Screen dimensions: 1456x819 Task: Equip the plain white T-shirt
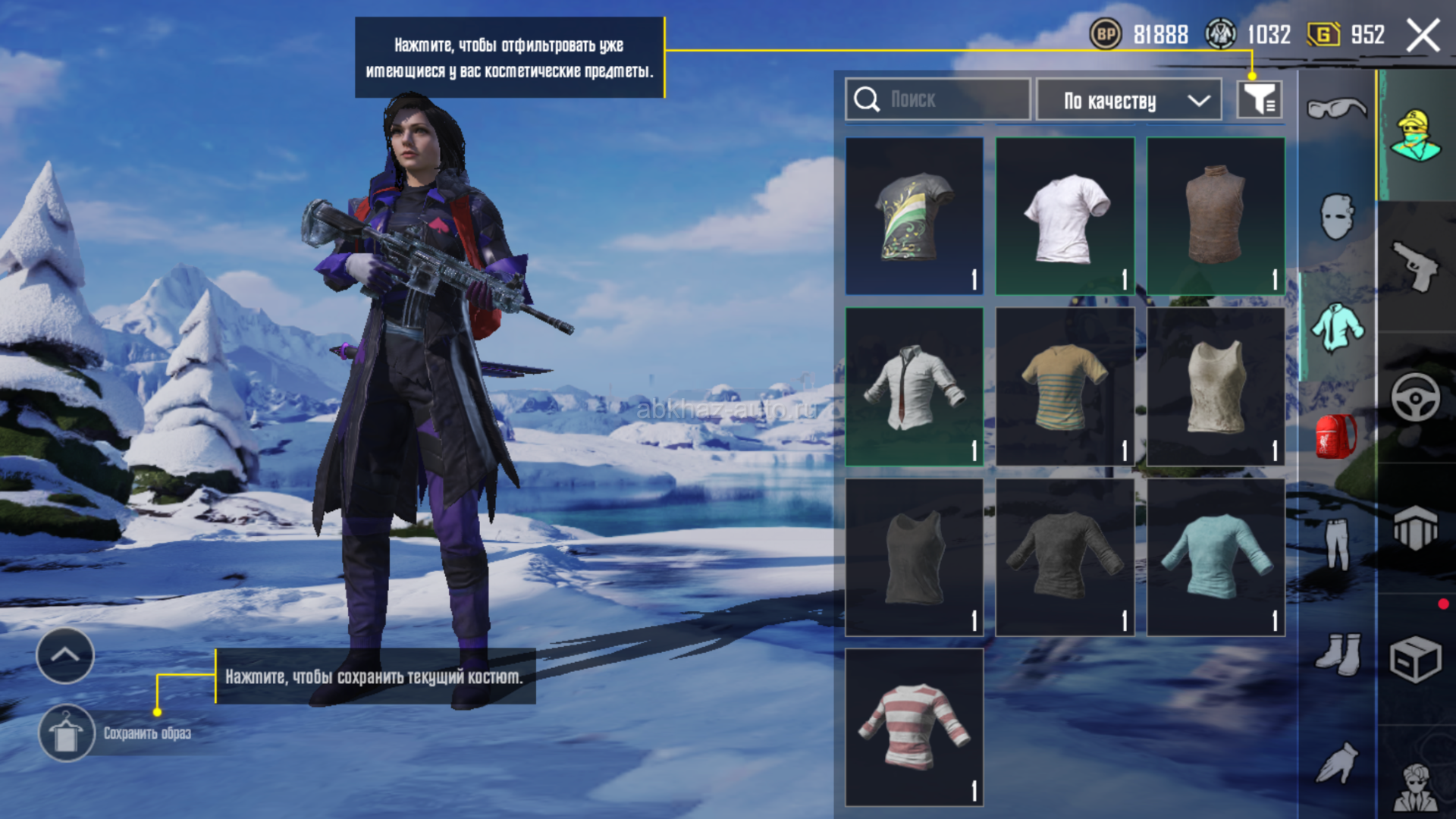point(1065,216)
